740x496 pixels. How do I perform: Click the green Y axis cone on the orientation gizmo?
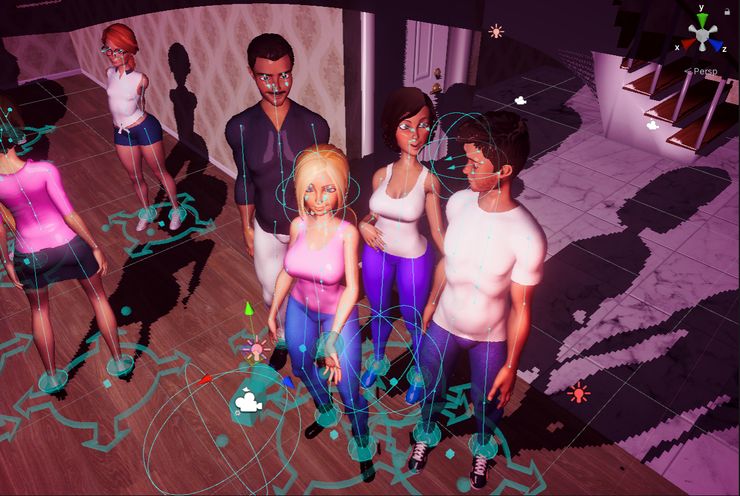click(x=703, y=20)
